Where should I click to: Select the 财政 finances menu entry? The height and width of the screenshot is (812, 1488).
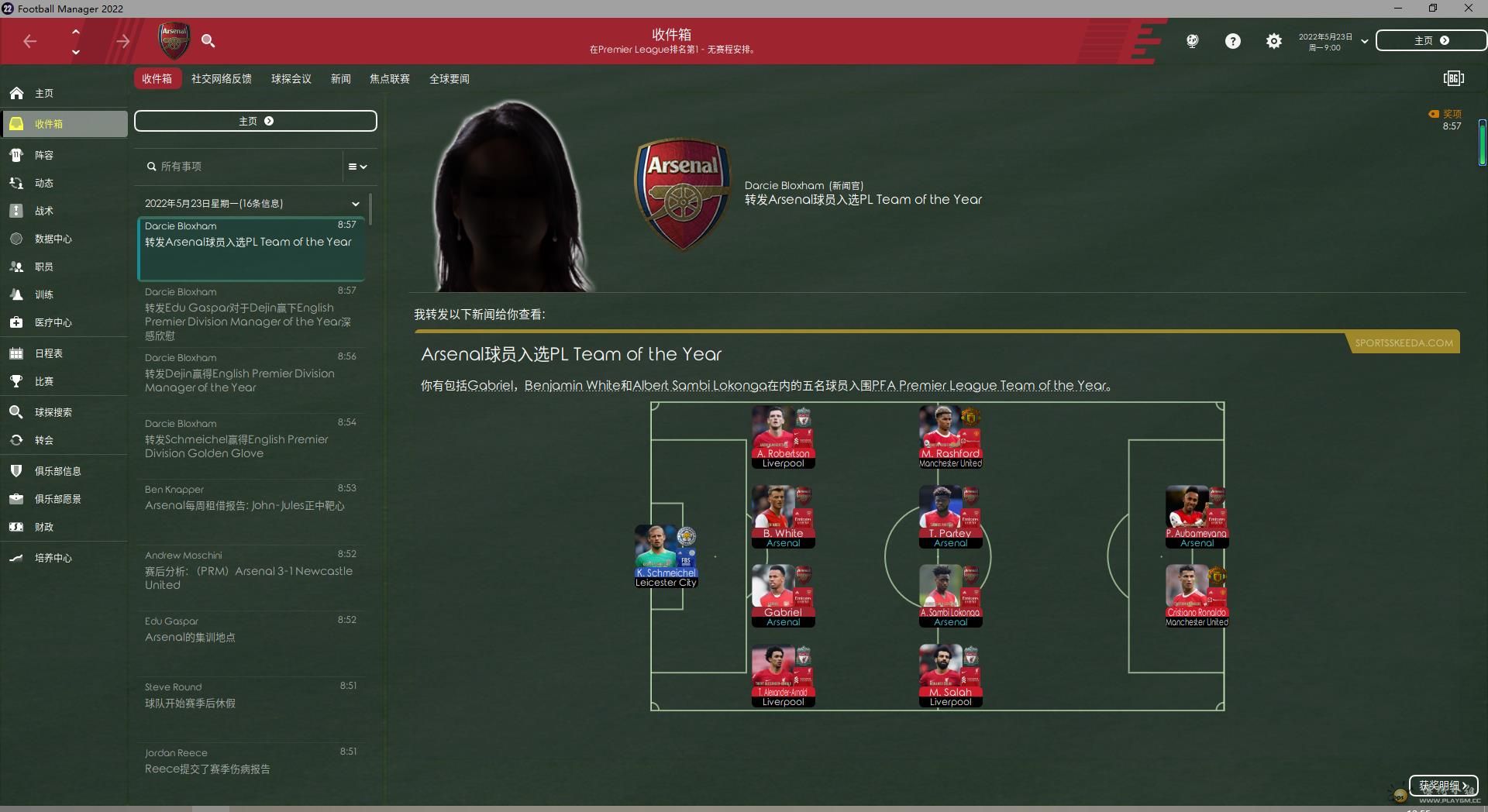click(44, 527)
